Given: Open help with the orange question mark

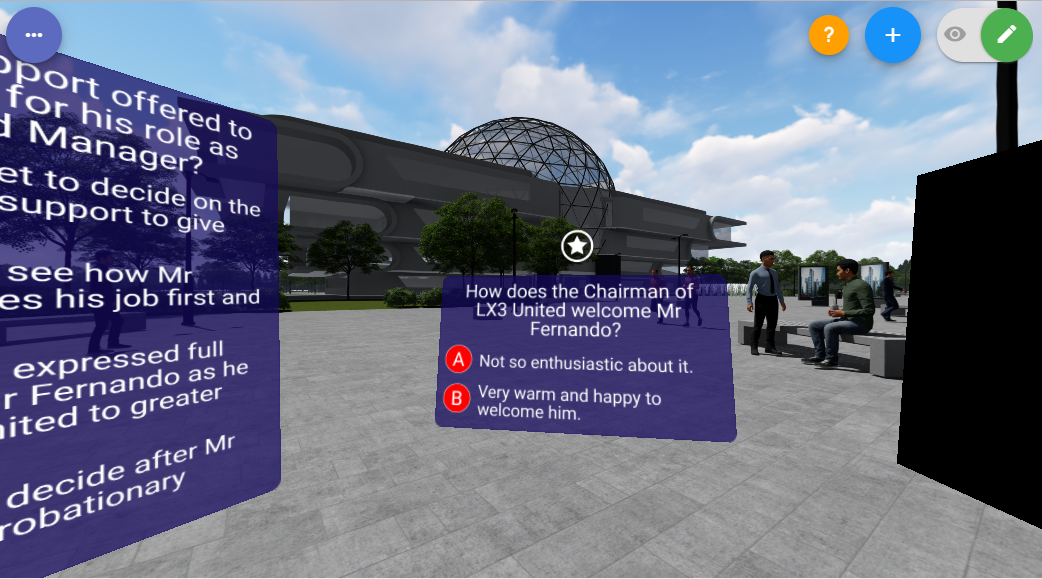Looking at the screenshot, I should (x=828, y=36).
